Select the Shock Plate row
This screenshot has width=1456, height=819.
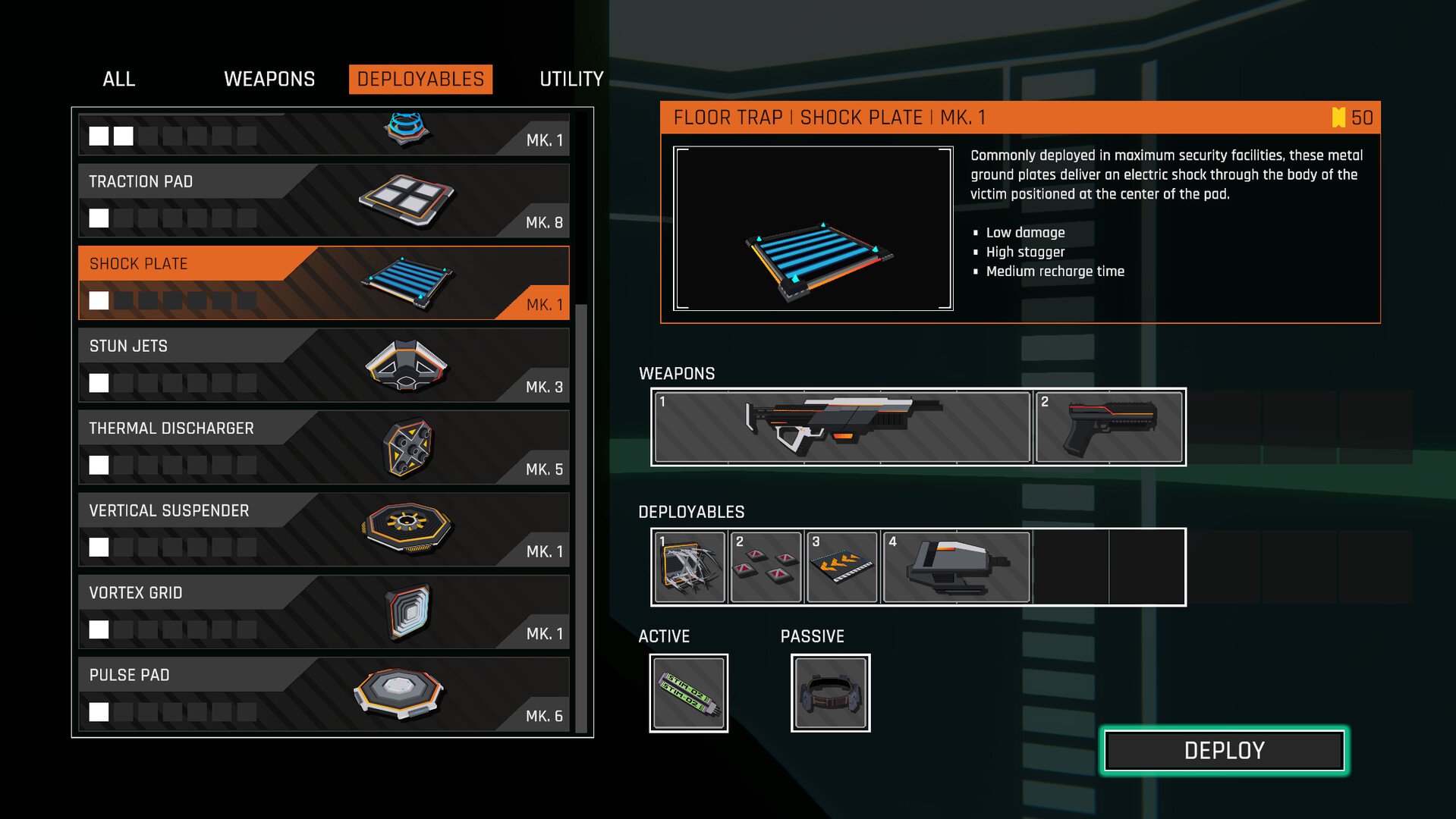pyautogui.click(x=323, y=283)
